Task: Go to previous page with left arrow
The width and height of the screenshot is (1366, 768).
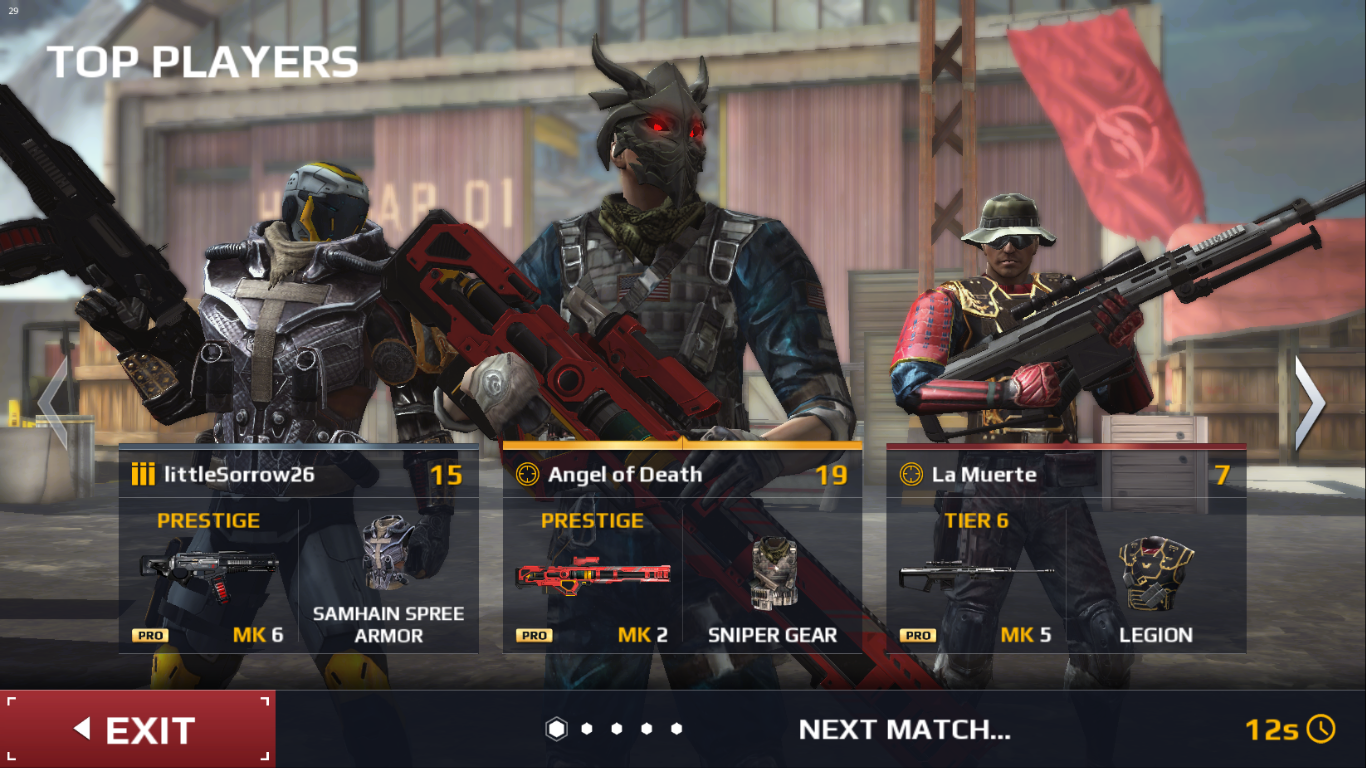Action: coord(54,403)
